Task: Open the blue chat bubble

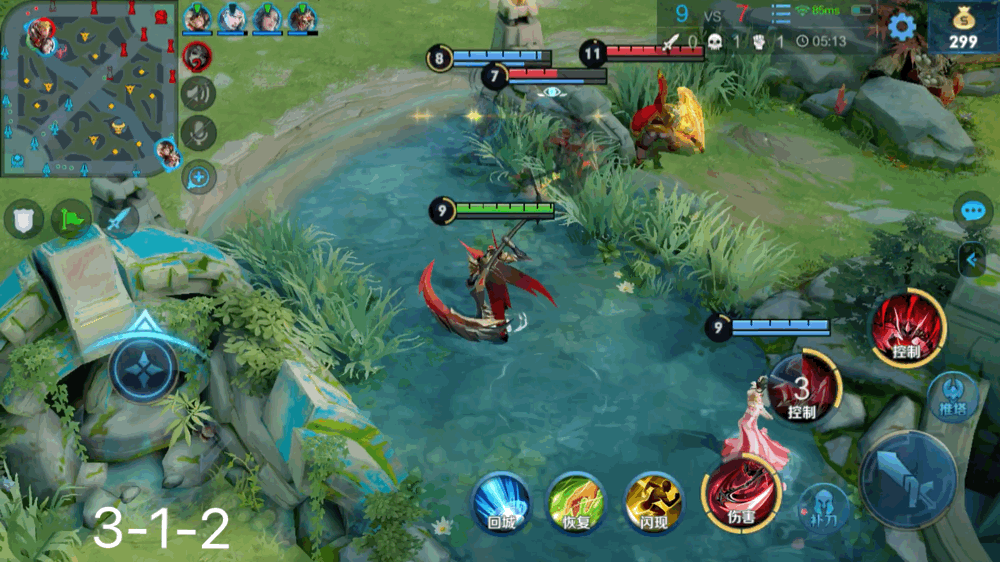Action: pos(973,210)
